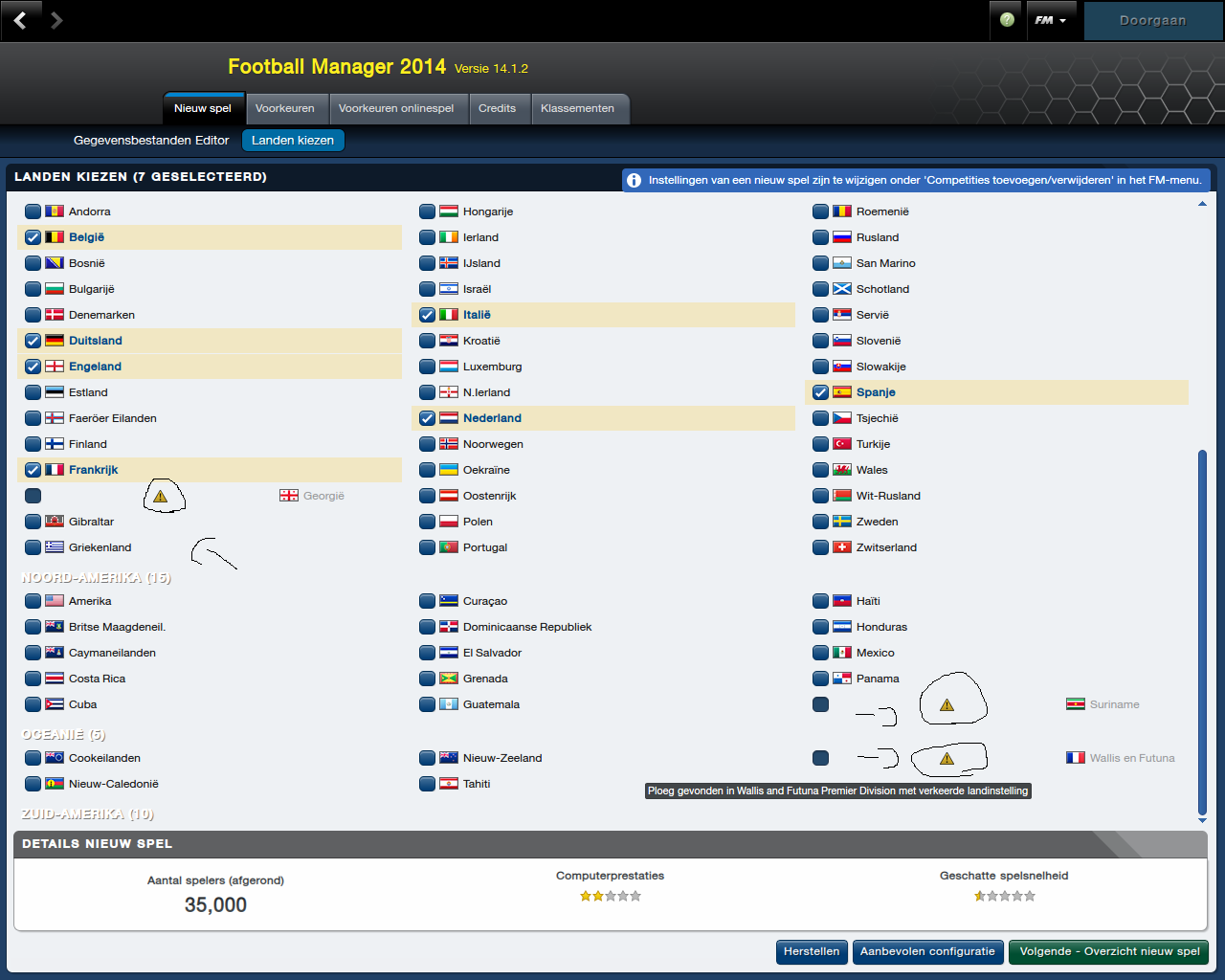Continue to Volgende - Overzicht nieuw spel
Image resolution: width=1225 pixels, height=980 pixels.
(1109, 951)
